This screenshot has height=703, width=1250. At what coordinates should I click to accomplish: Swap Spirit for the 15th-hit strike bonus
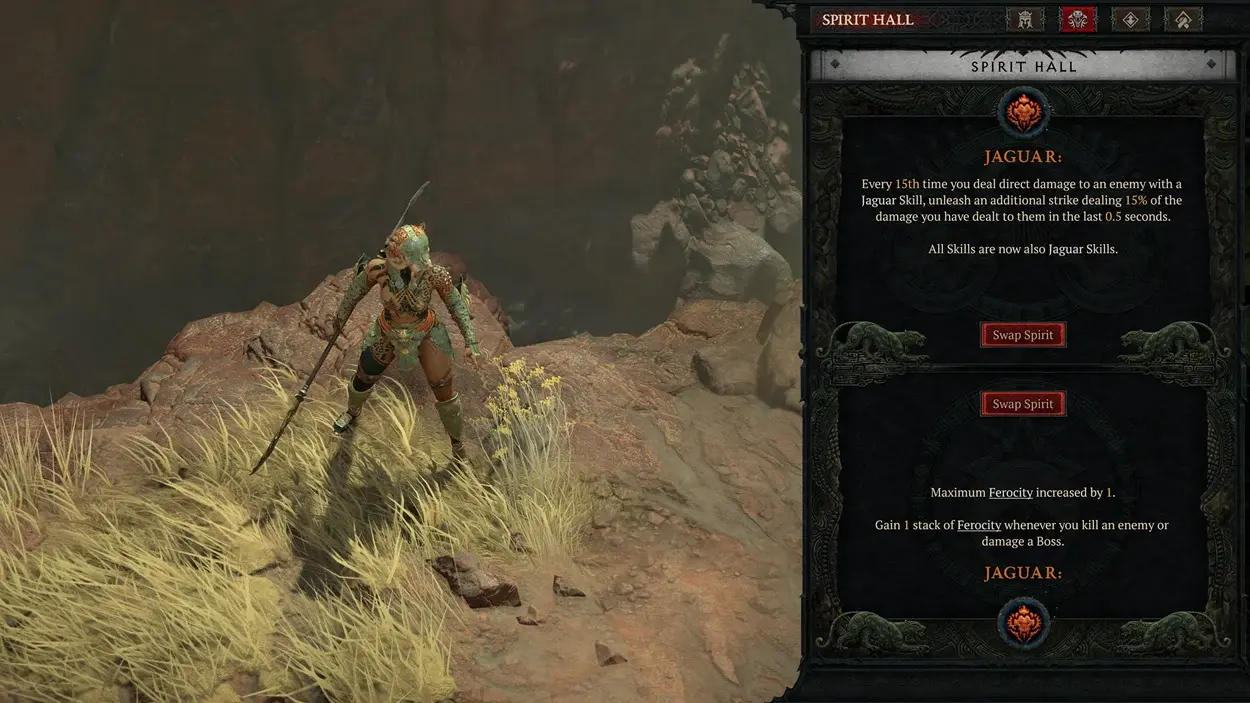coord(1022,335)
